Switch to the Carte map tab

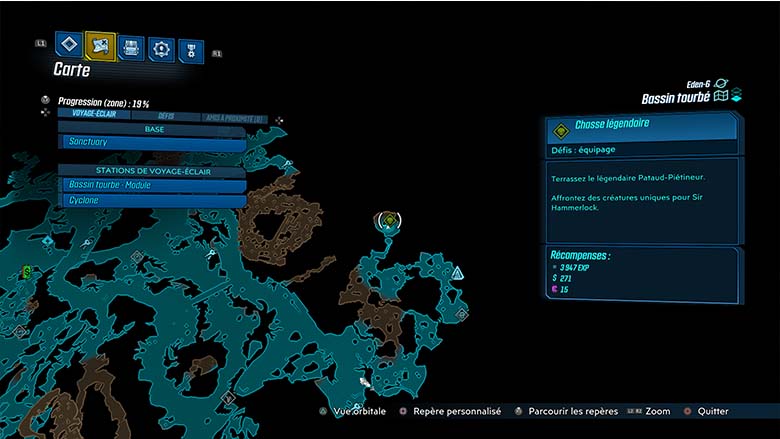coord(100,45)
